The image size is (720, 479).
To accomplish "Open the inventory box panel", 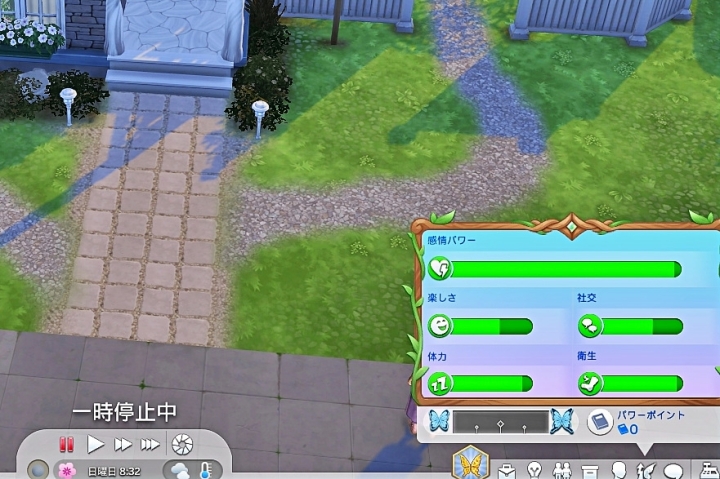I will 590,470.
